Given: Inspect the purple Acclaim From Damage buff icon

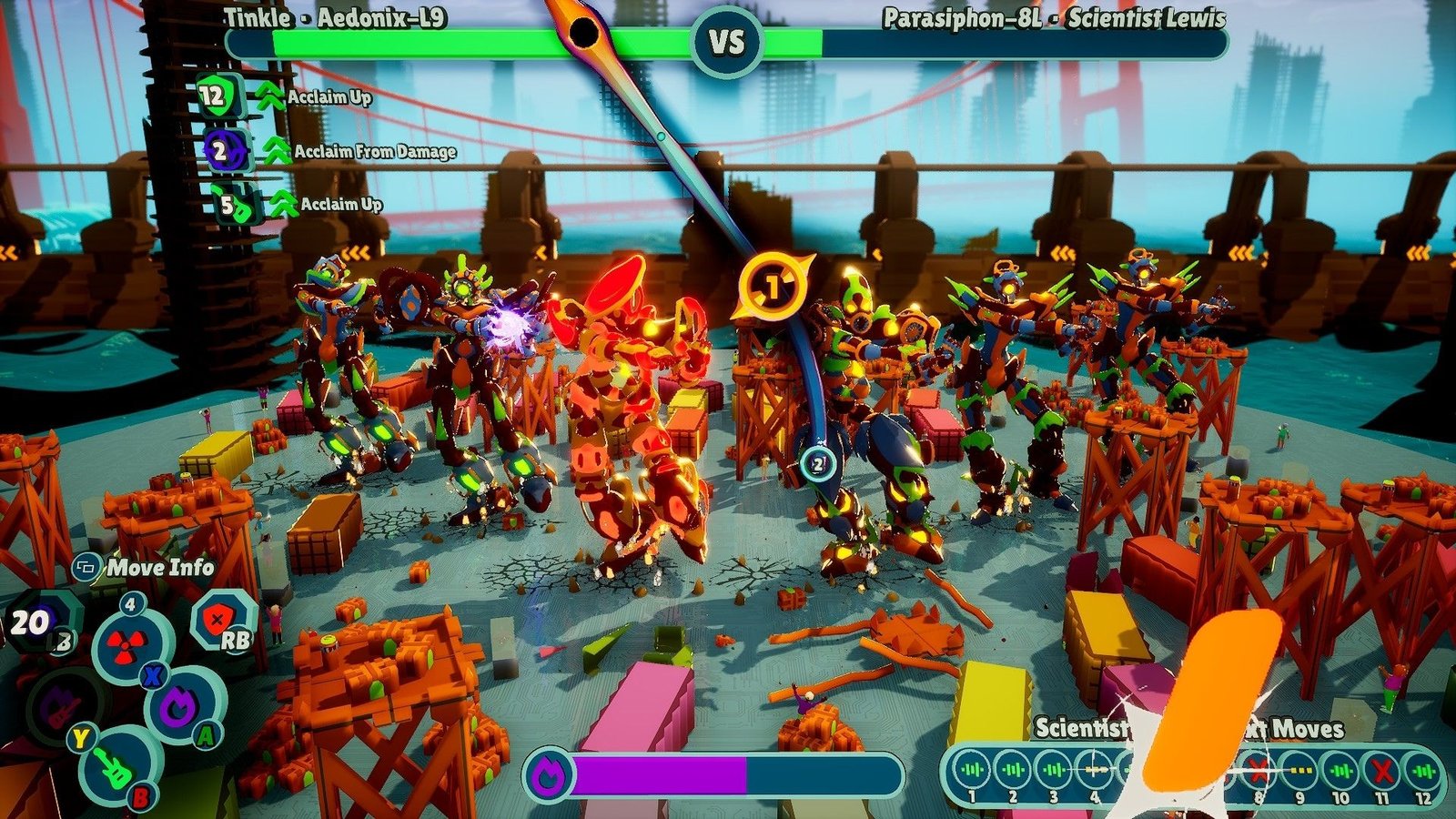Looking at the screenshot, I should pos(224,151).
